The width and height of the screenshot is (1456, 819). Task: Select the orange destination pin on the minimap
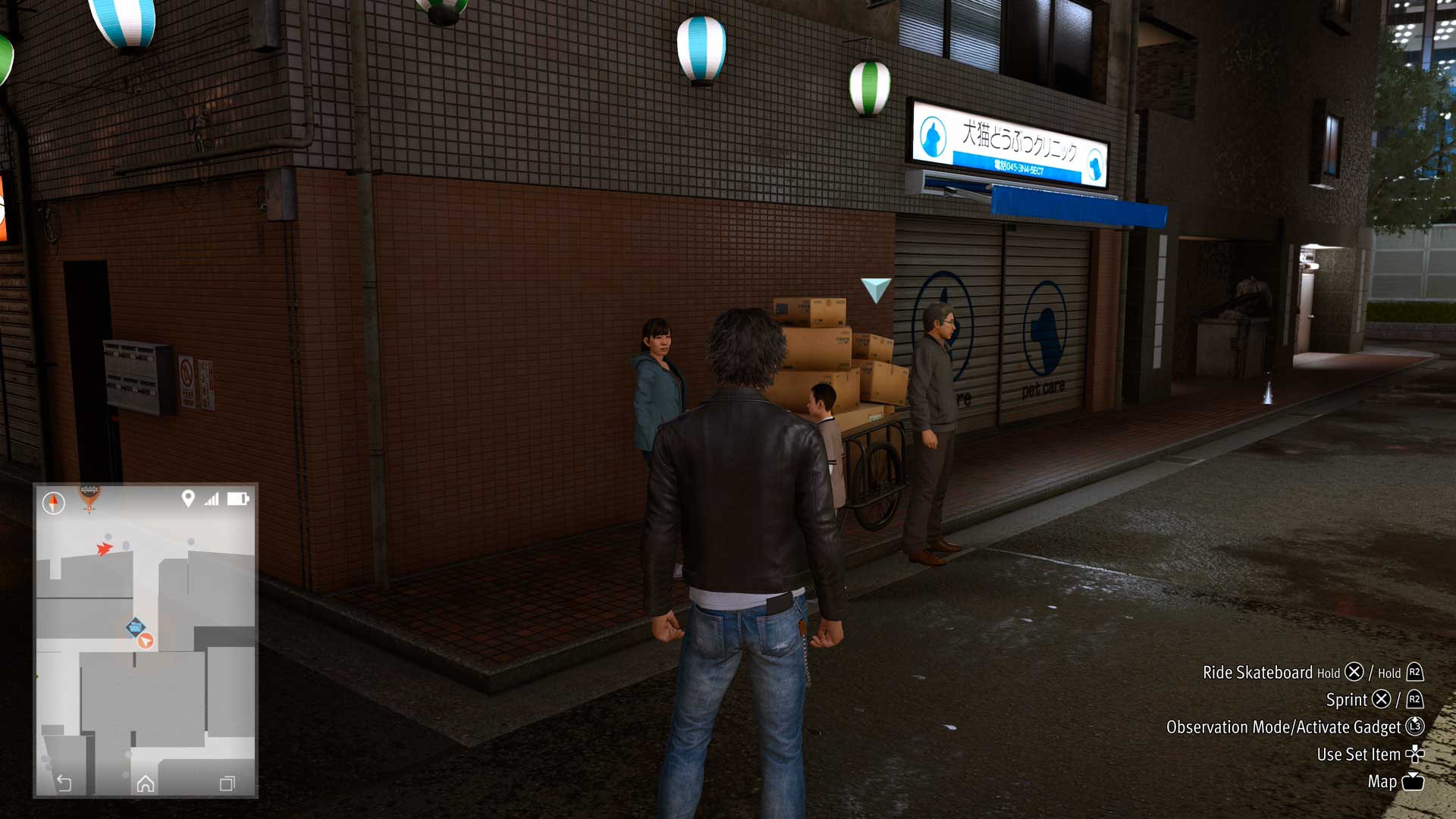coord(89,497)
